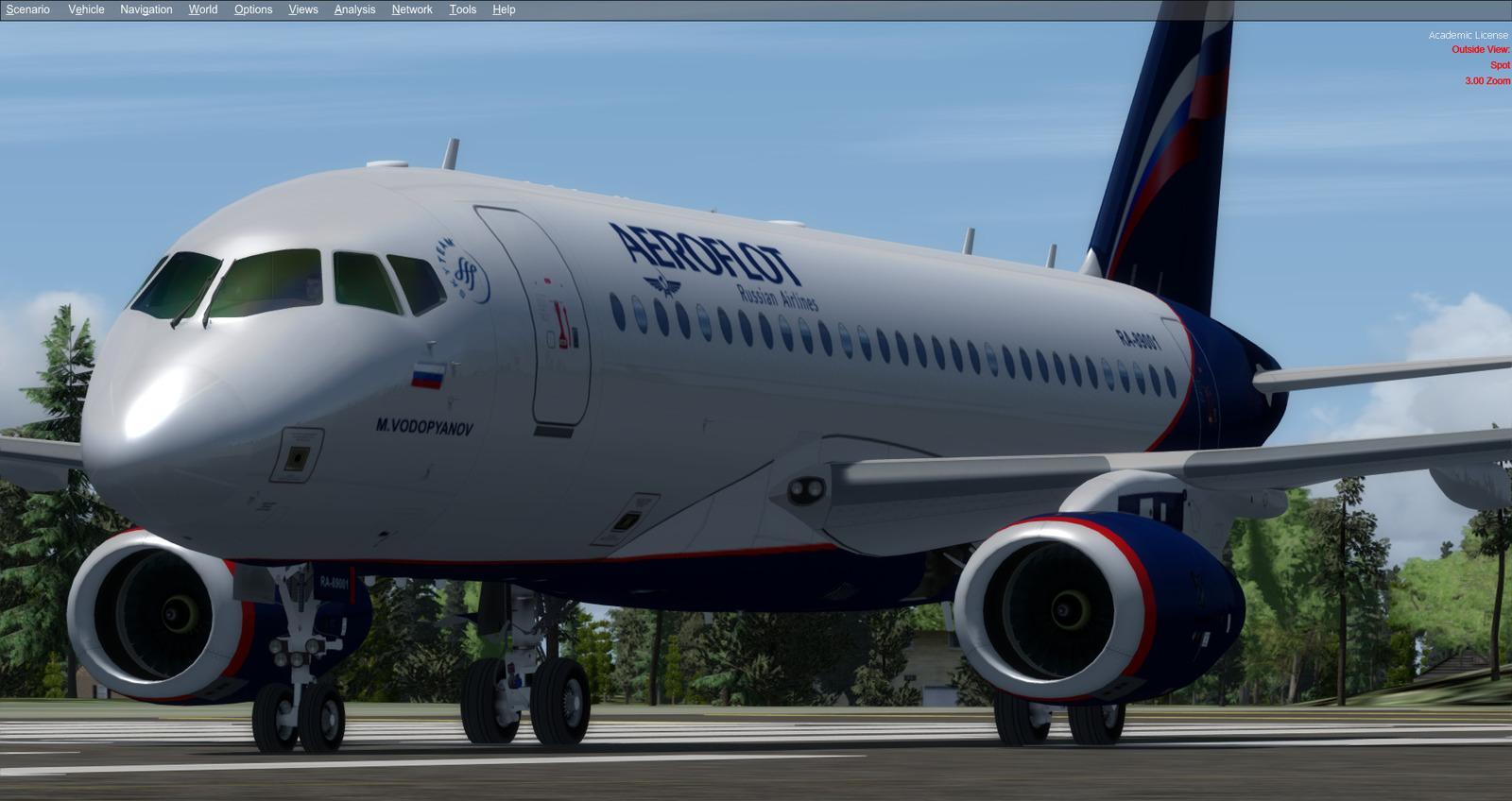The width and height of the screenshot is (1512, 801).
Task: Open the Vehicle menu
Action: tap(85, 9)
